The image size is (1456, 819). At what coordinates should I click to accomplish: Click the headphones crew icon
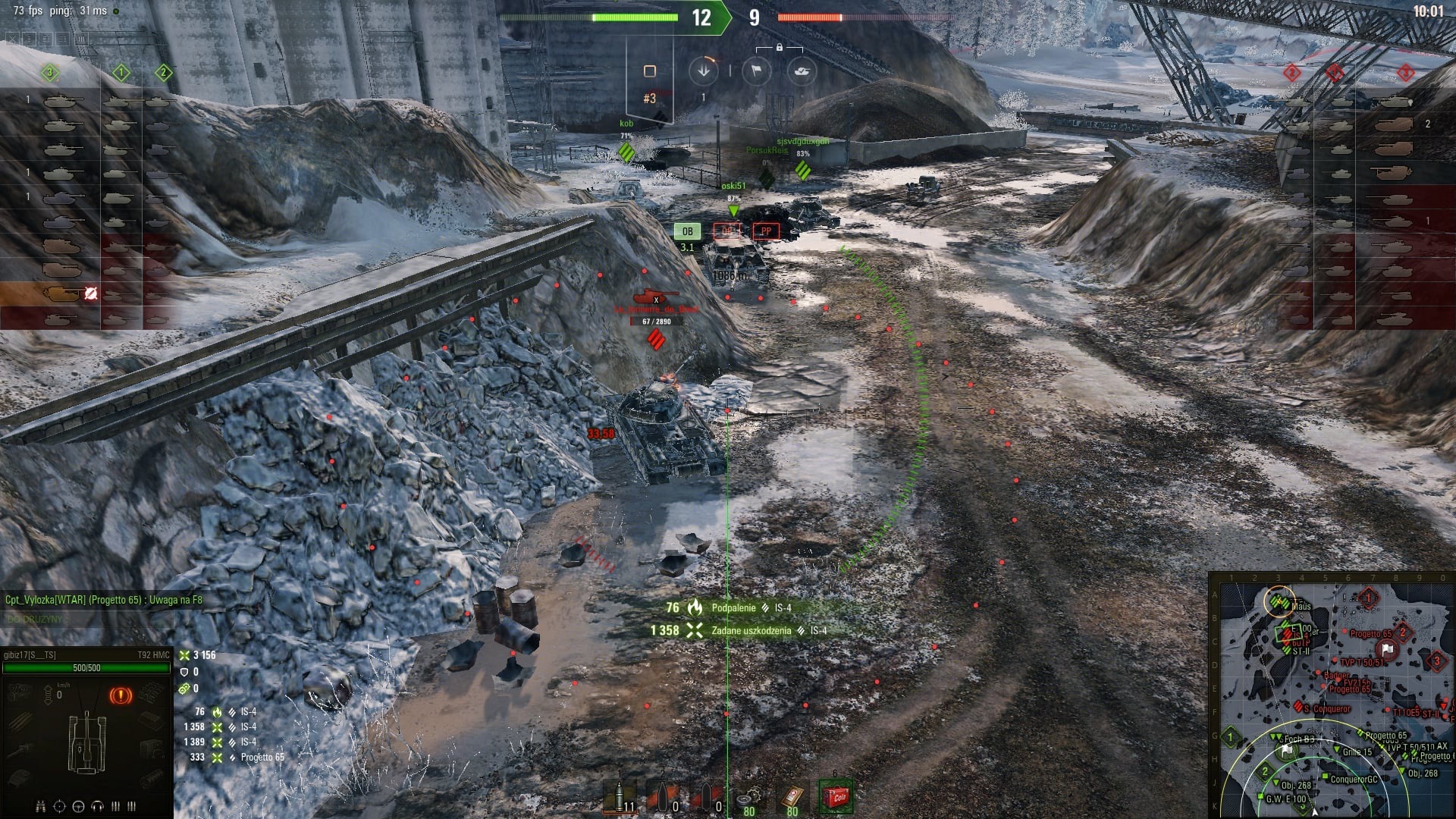coord(97,805)
